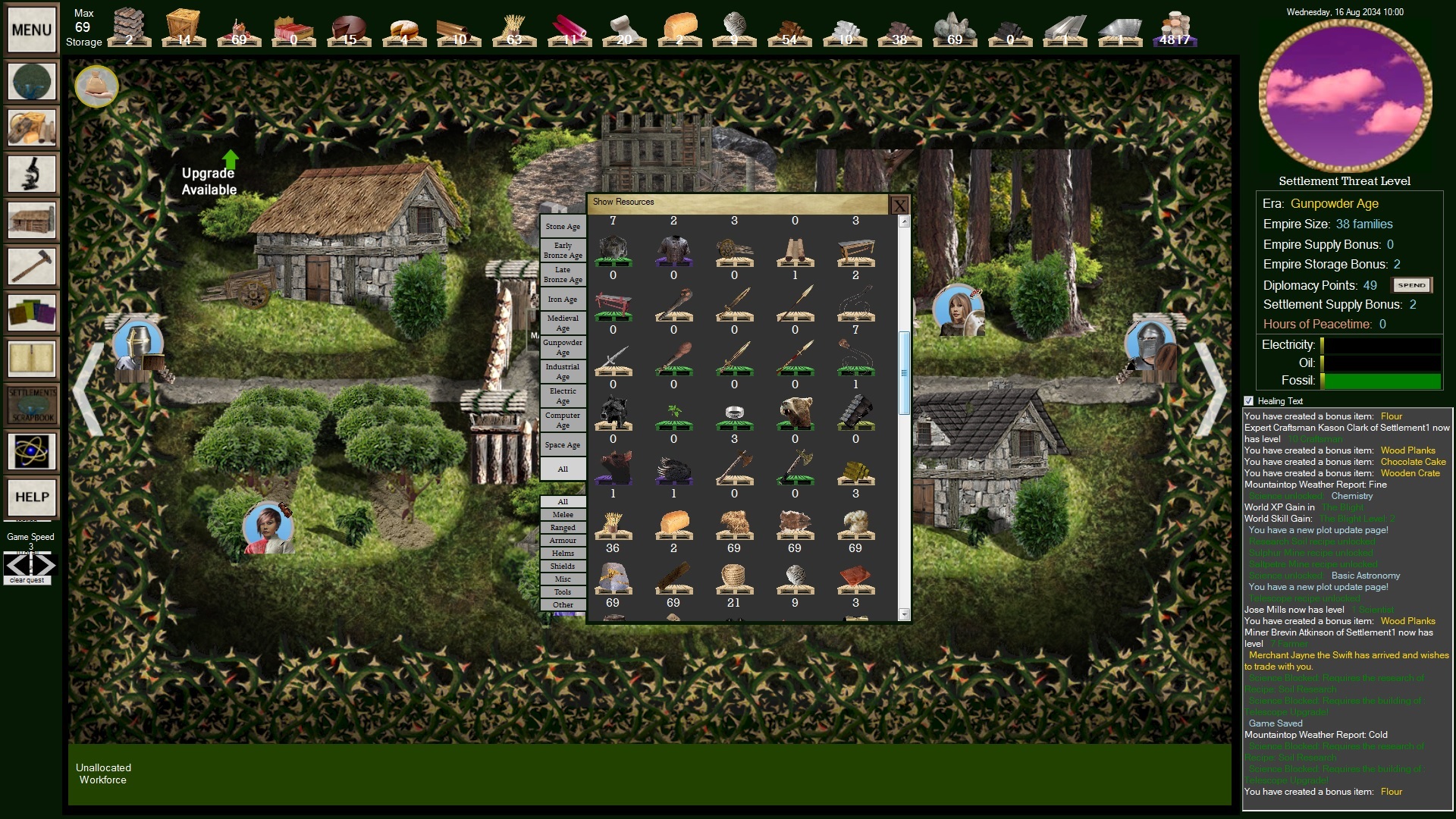Click the clear quest button
This screenshot has height=819, width=1456.
[27, 579]
